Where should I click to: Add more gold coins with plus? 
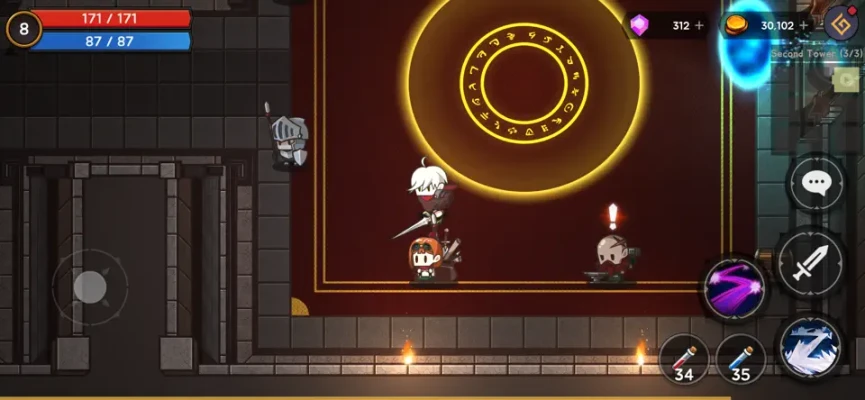tap(804, 25)
